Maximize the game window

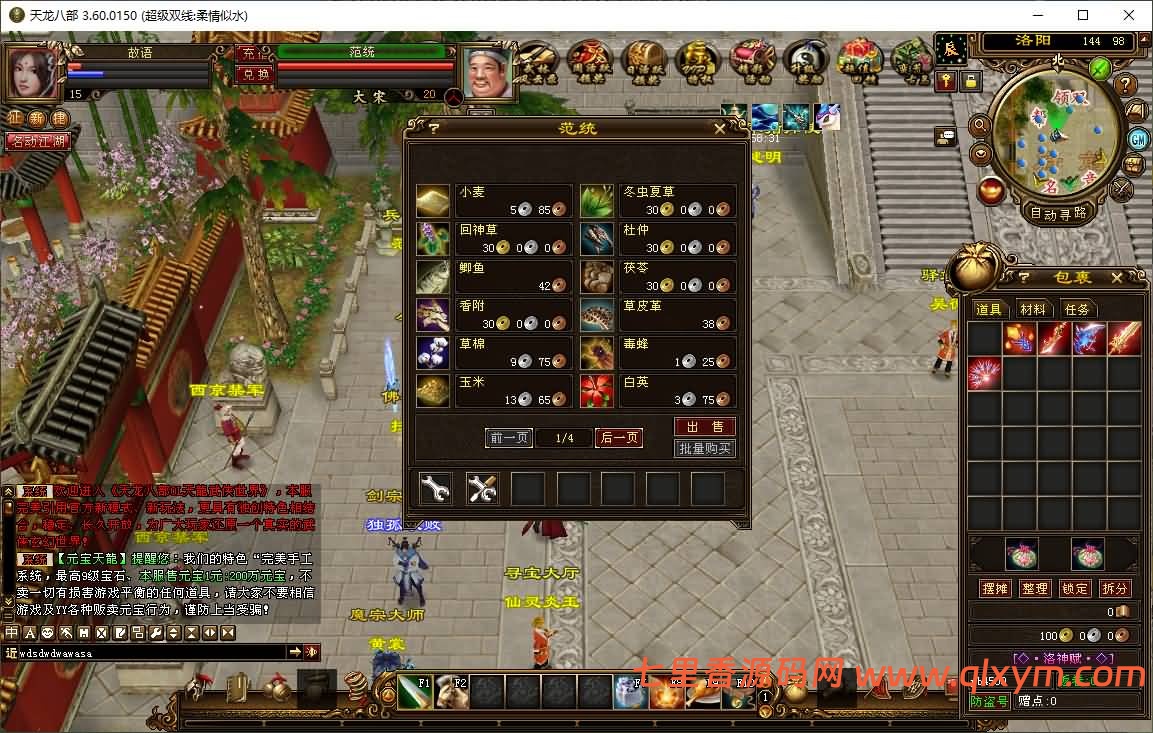(x=1083, y=15)
